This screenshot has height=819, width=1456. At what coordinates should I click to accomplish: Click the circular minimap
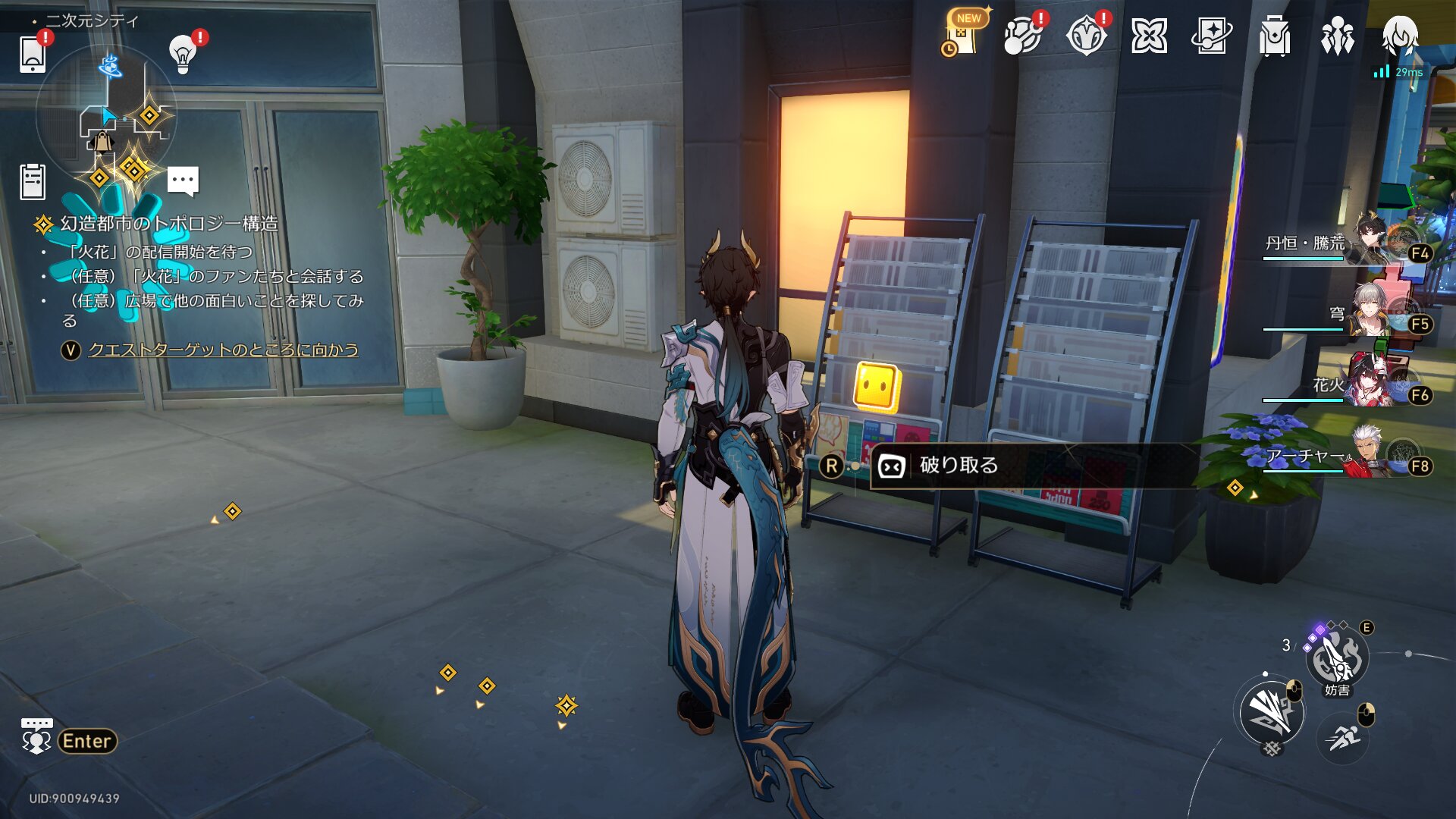[x=107, y=115]
